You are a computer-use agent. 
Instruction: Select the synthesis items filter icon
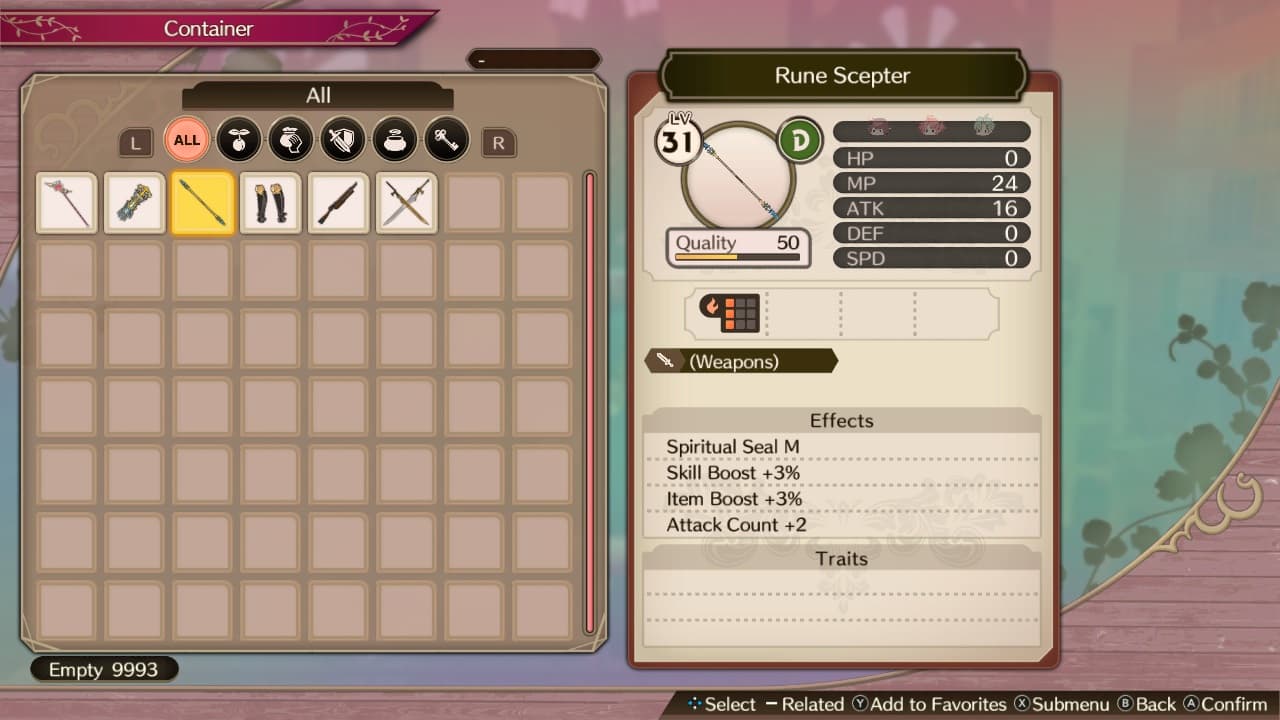pyautogui.click(x=291, y=140)
